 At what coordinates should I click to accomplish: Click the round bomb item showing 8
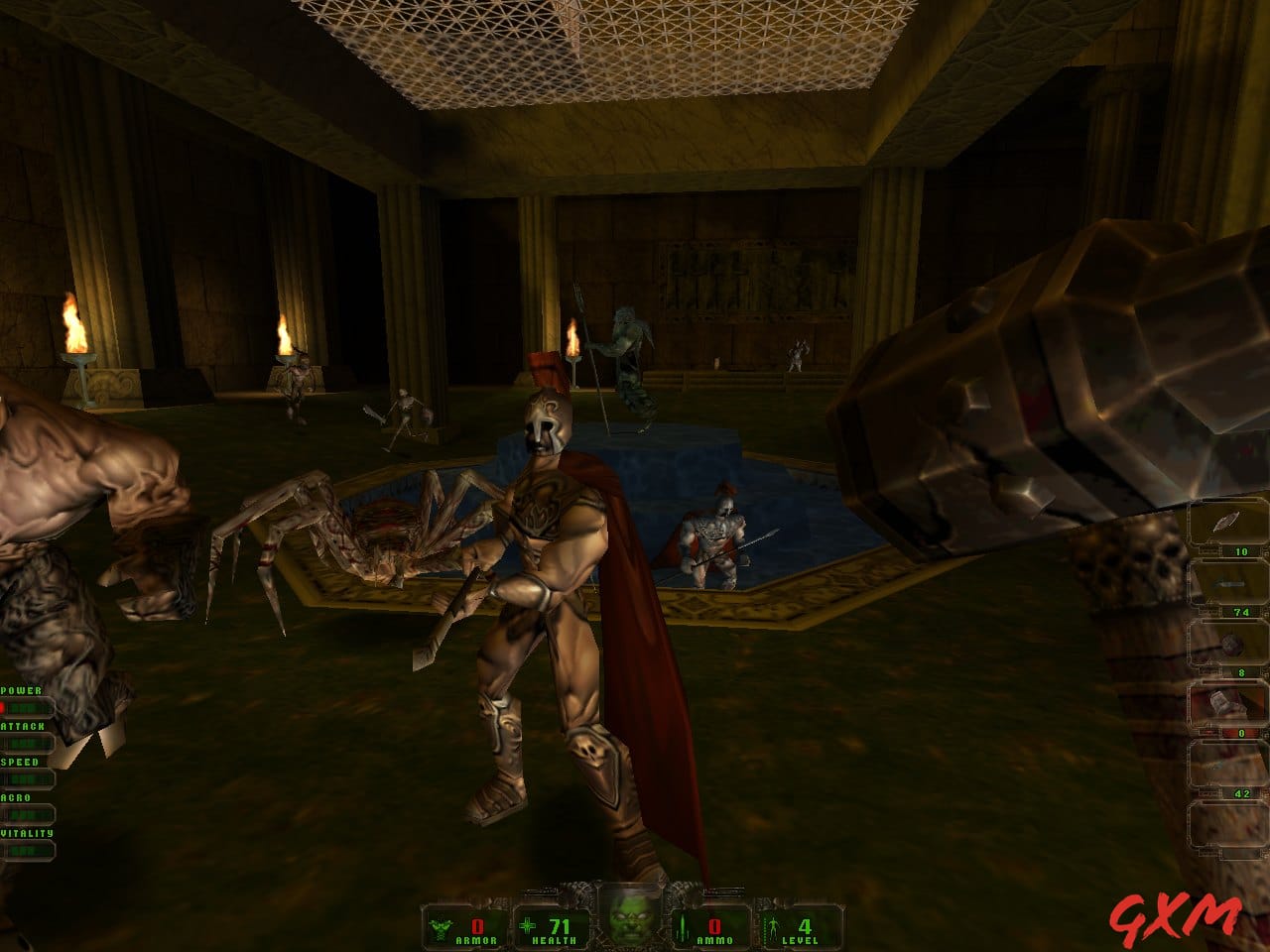pyautogui.click(x=1232, y=645)
